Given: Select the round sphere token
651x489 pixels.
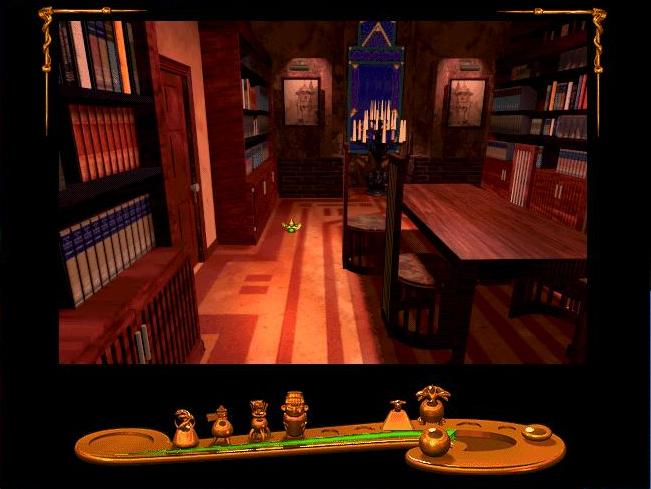Looking at the screenshot, I should (433, 441).
